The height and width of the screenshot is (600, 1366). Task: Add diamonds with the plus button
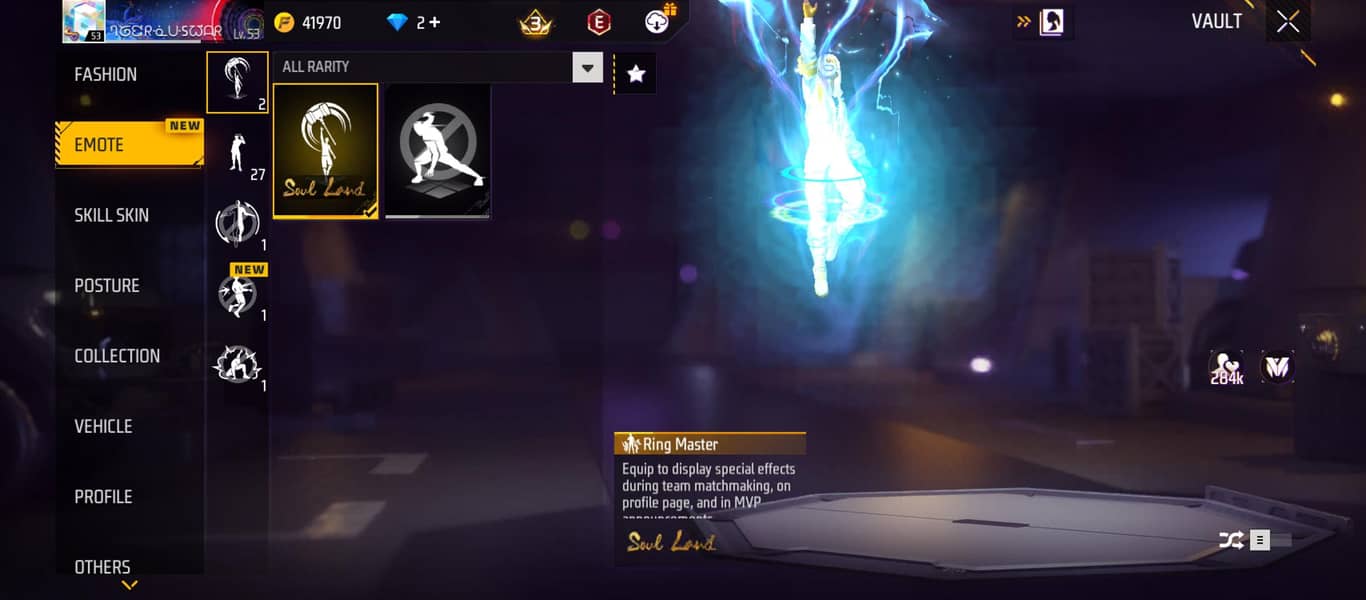point(435,22)
